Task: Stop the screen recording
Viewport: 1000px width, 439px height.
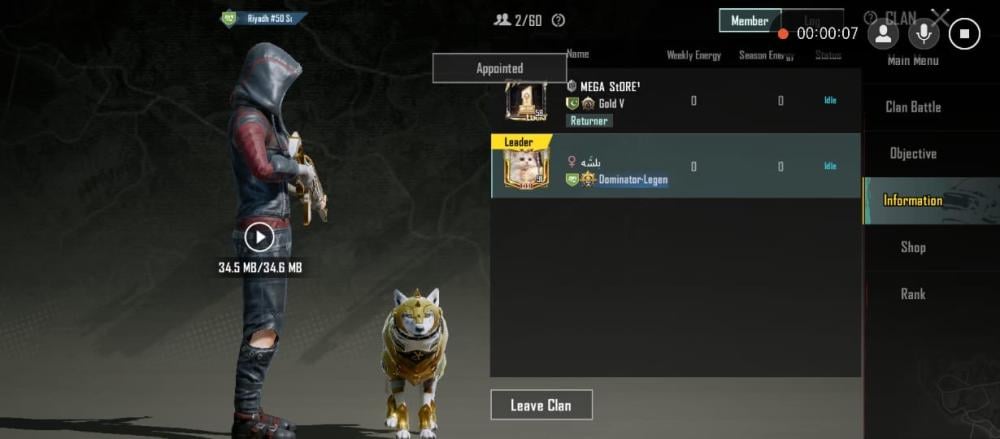Action: (964, 33)
